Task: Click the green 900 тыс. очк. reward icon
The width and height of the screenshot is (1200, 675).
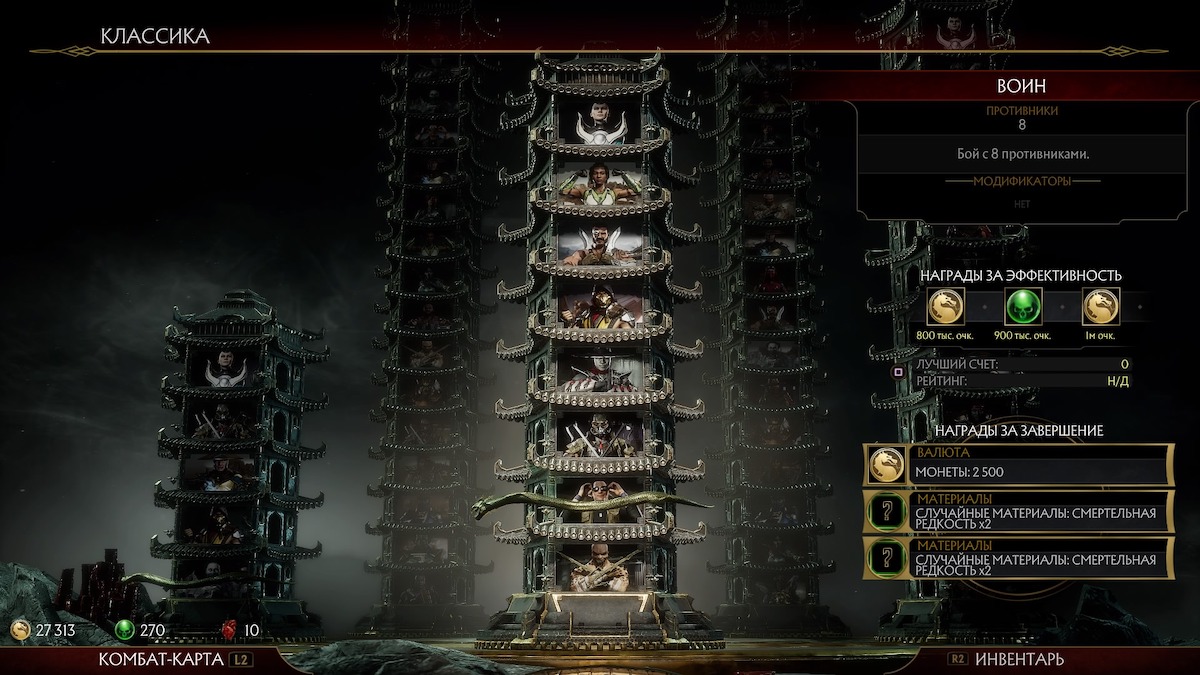Action: tap(1022, 306)
